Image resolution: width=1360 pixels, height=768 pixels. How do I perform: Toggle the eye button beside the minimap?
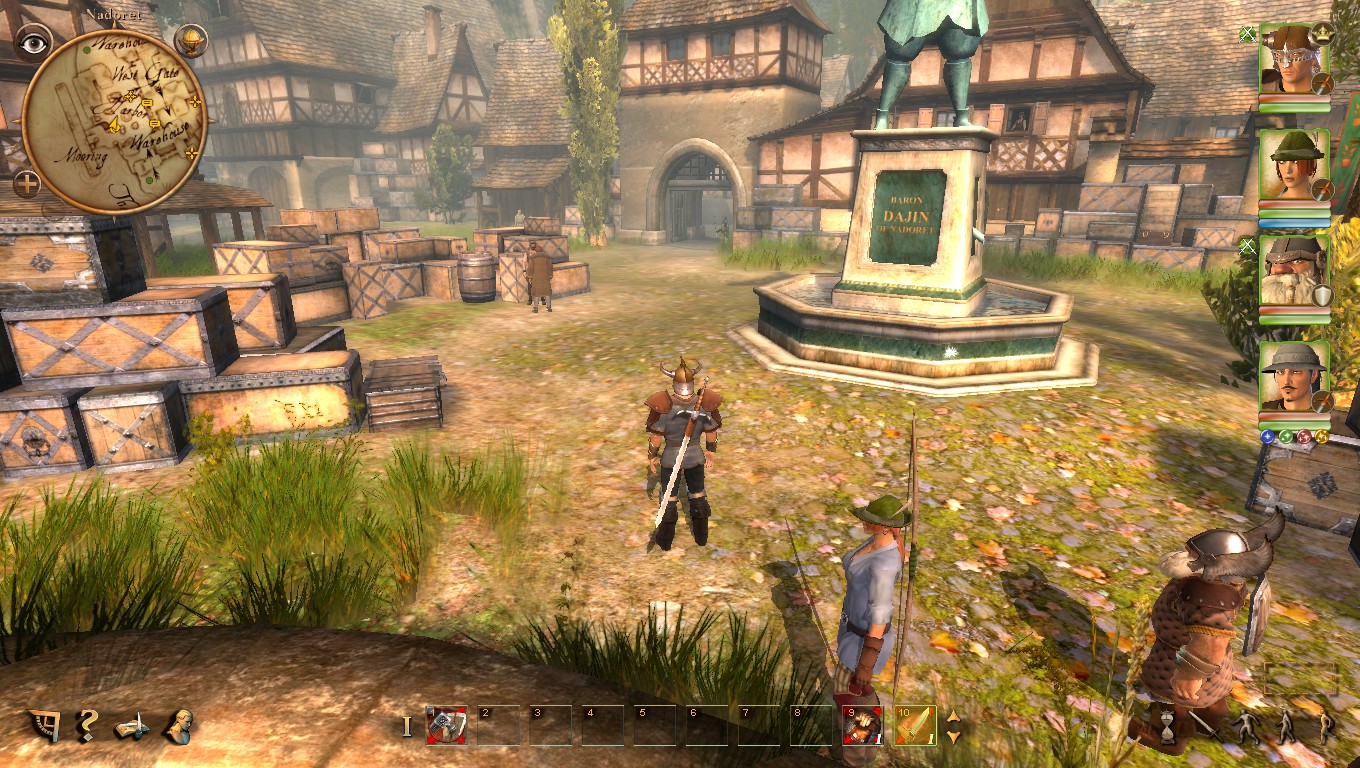pos(34,42)
